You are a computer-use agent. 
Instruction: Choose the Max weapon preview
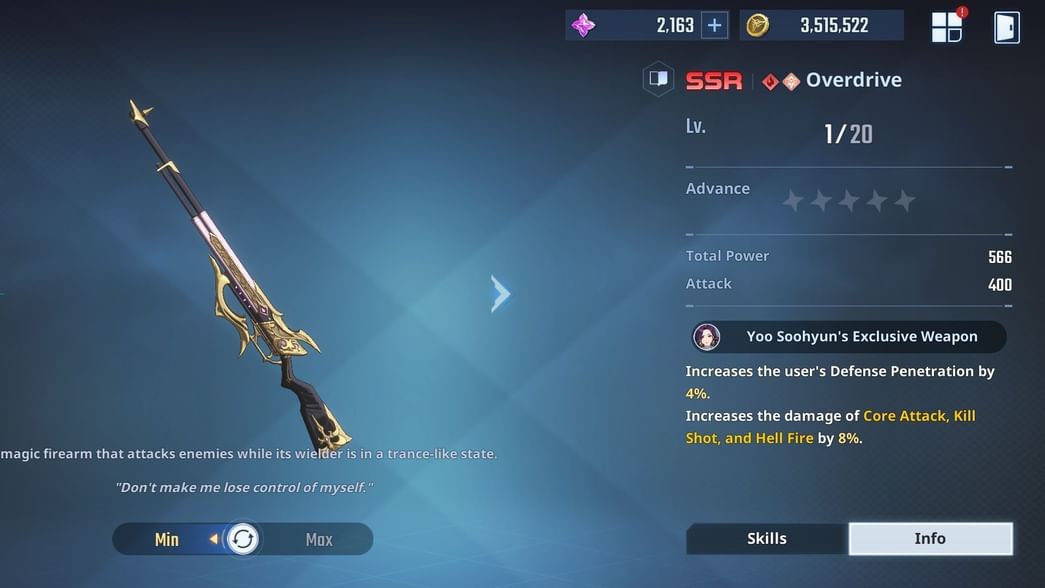coord(319,540)
